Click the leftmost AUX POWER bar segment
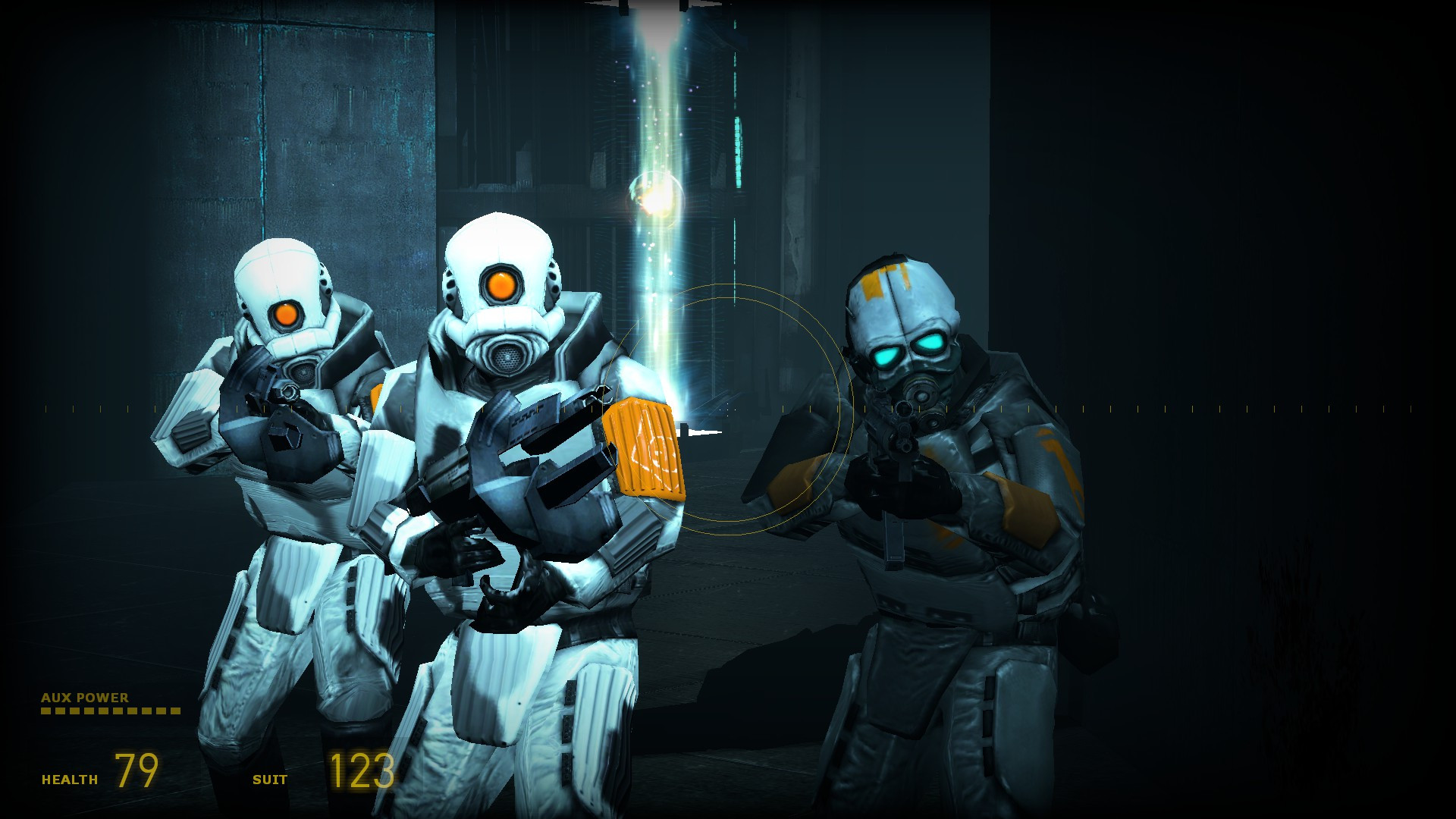 47,711
